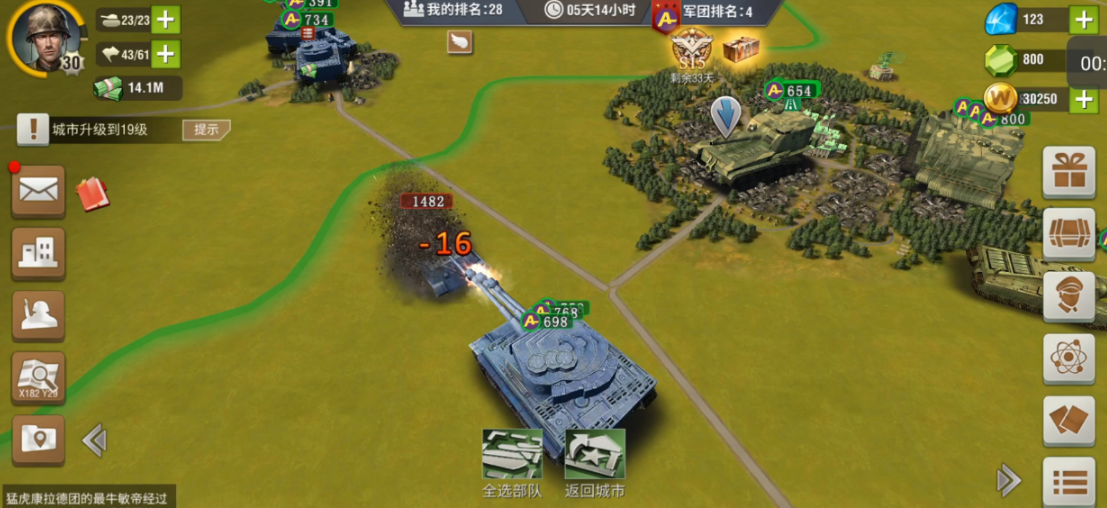This screenshot has width=1107, height=508.
Task: Collapse the left sidebar with the double arrow
Action: pyautogui.click(x=94, y=440)
